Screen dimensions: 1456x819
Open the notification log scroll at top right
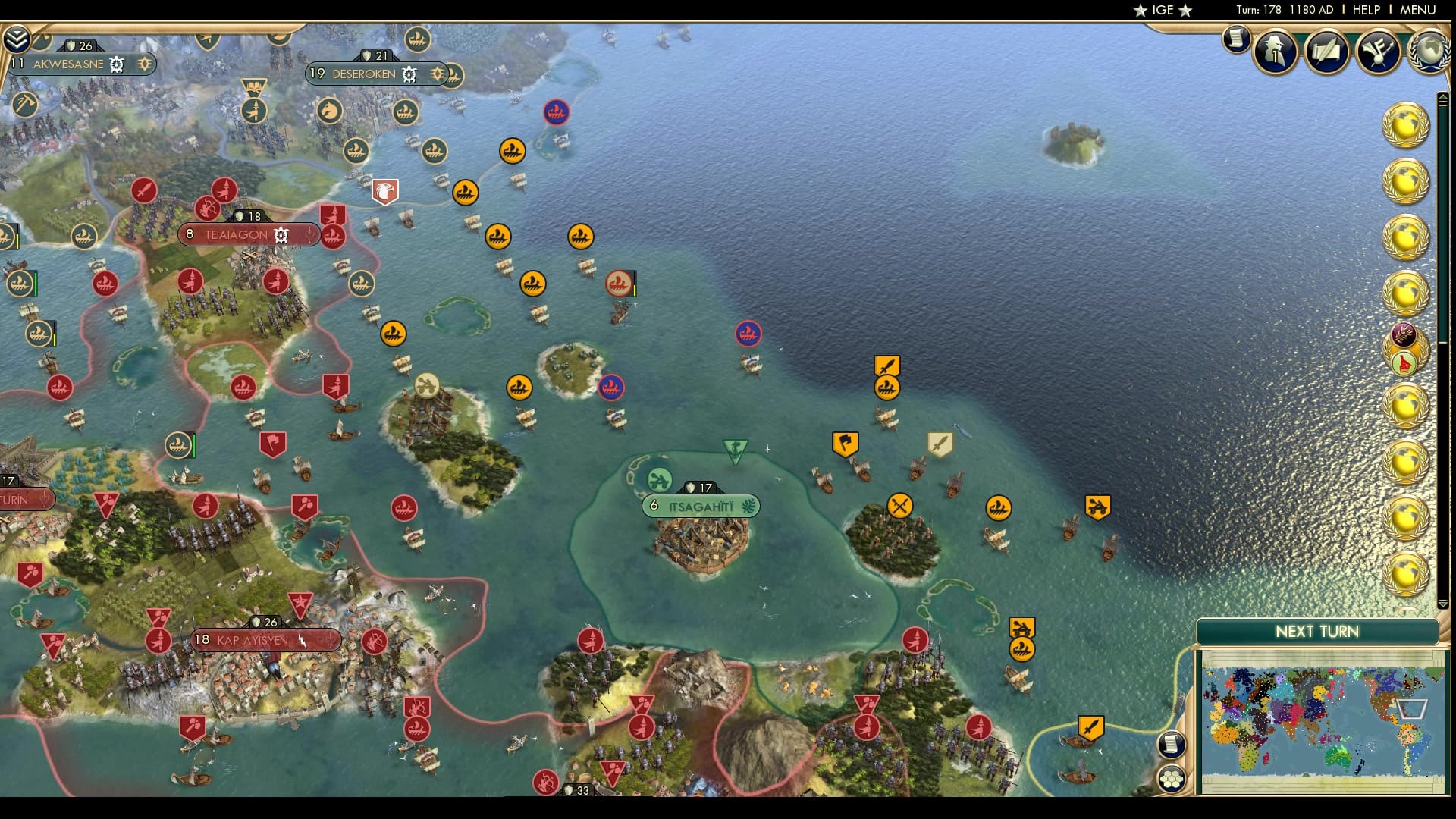(x=1235, y=42)
